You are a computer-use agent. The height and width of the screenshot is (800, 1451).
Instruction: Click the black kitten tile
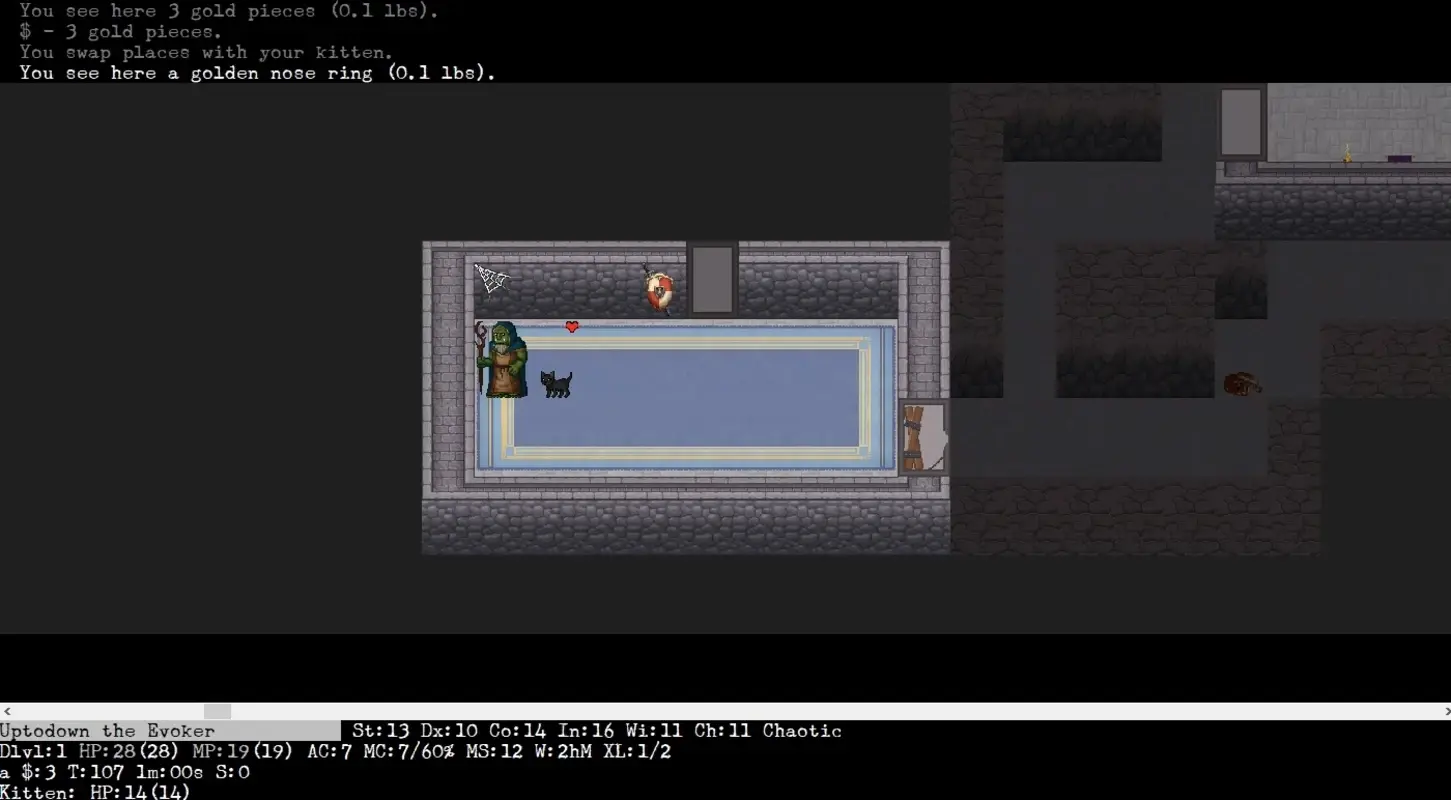557,383
